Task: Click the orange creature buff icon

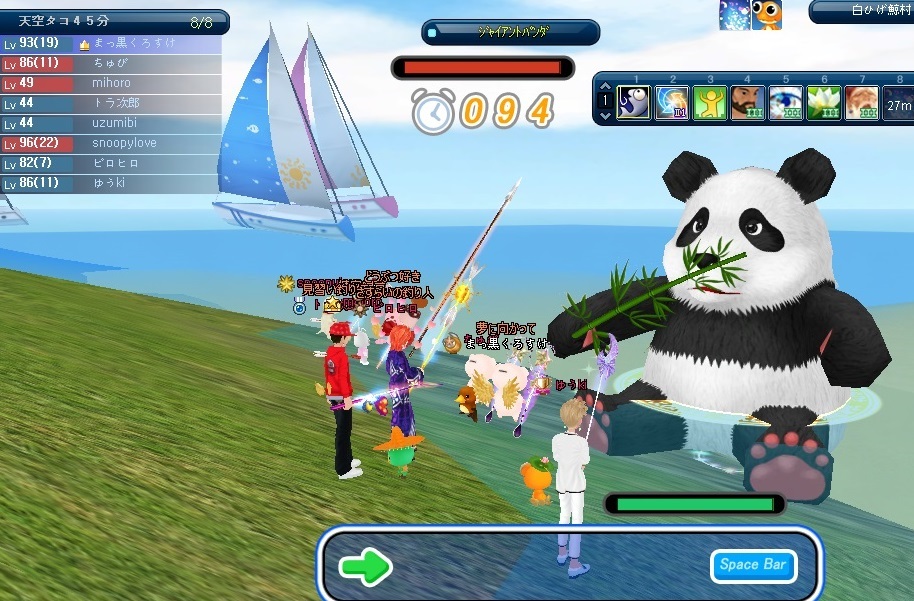Action: [767, 13]
